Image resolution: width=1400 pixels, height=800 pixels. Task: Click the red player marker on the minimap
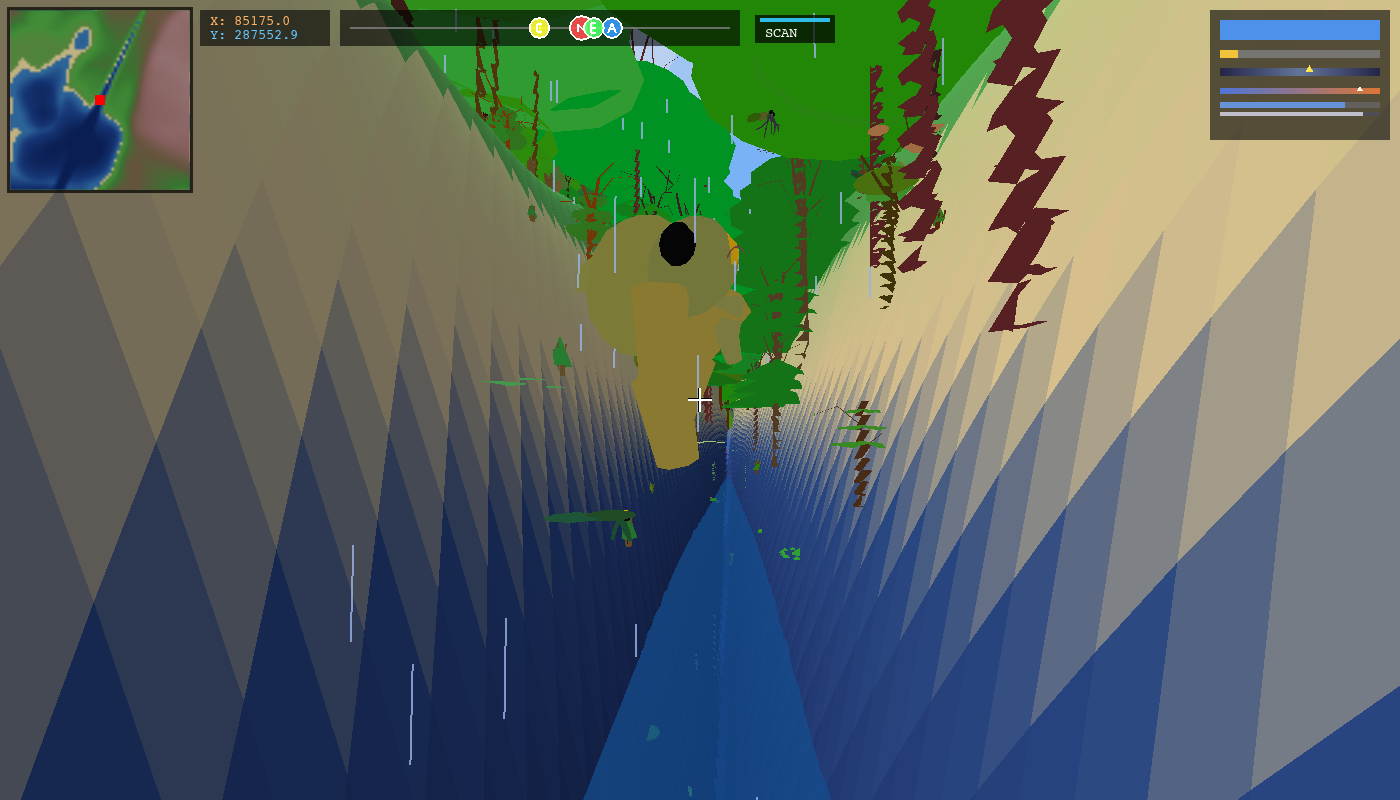tap(100, 100)
